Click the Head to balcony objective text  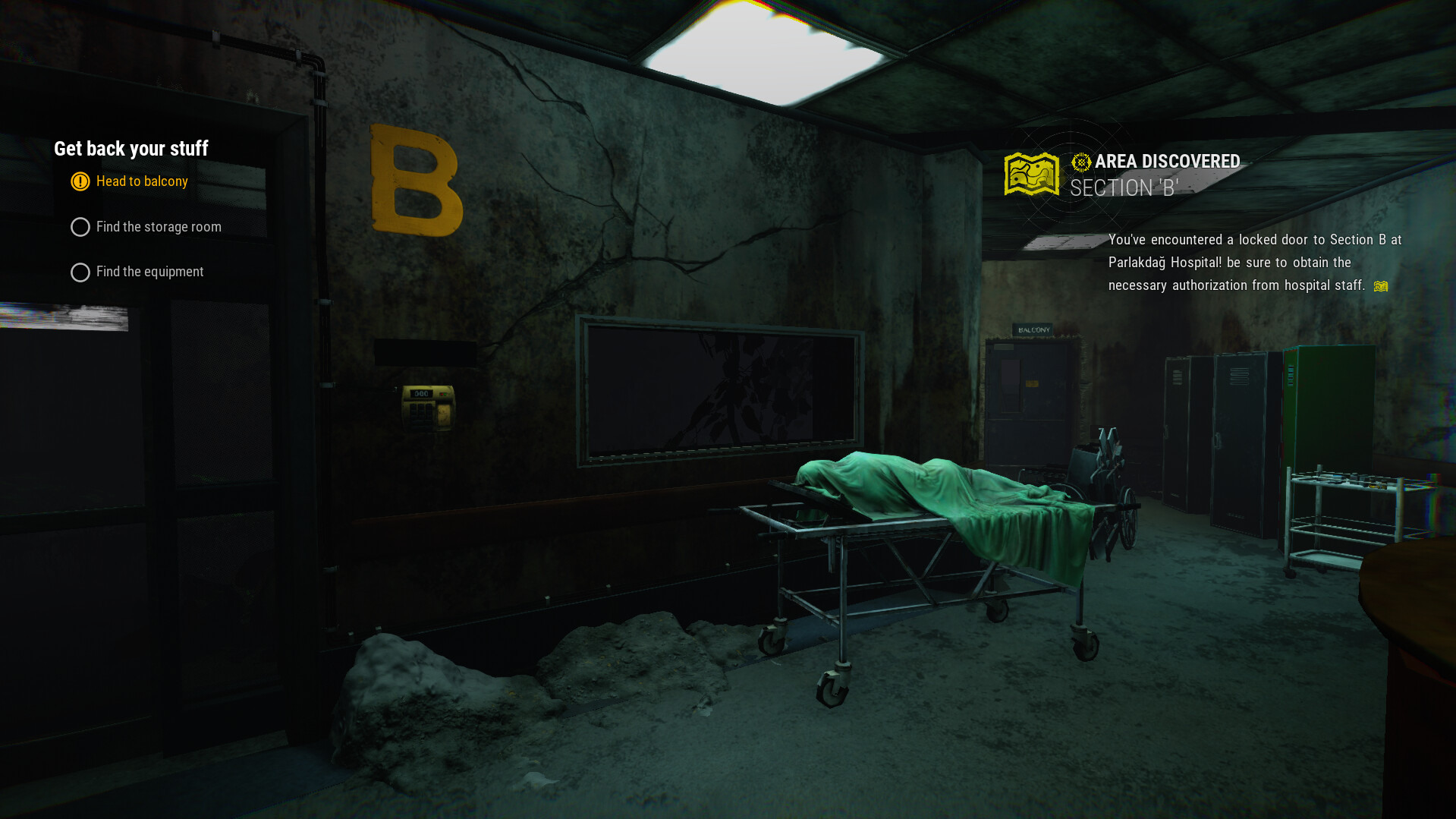142,181
